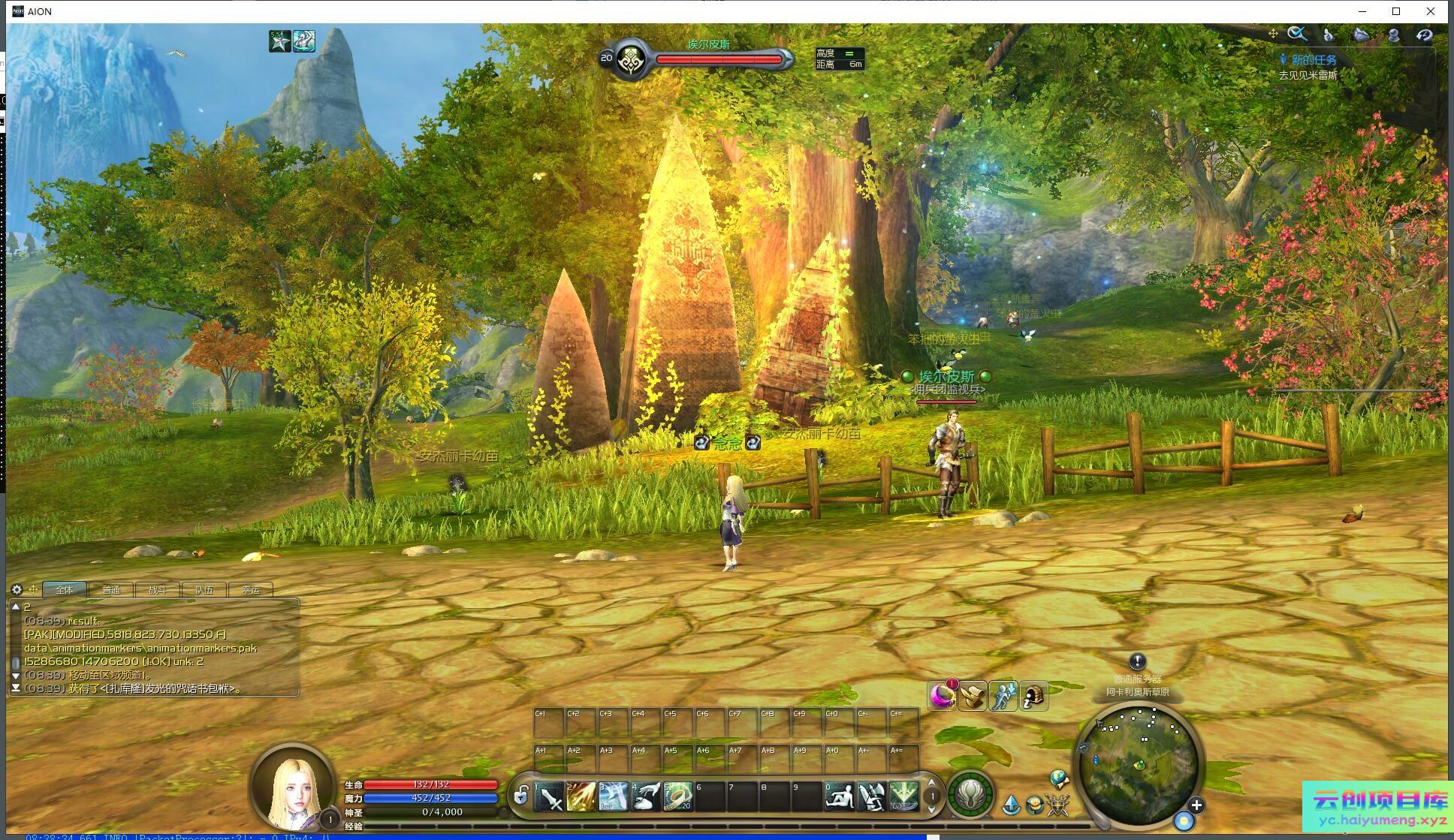Image resolution: width=1454 pixels, height=840 pixels.
Task: Open the globe map icon beside minimap
Action: click(x=1060, y=778)
